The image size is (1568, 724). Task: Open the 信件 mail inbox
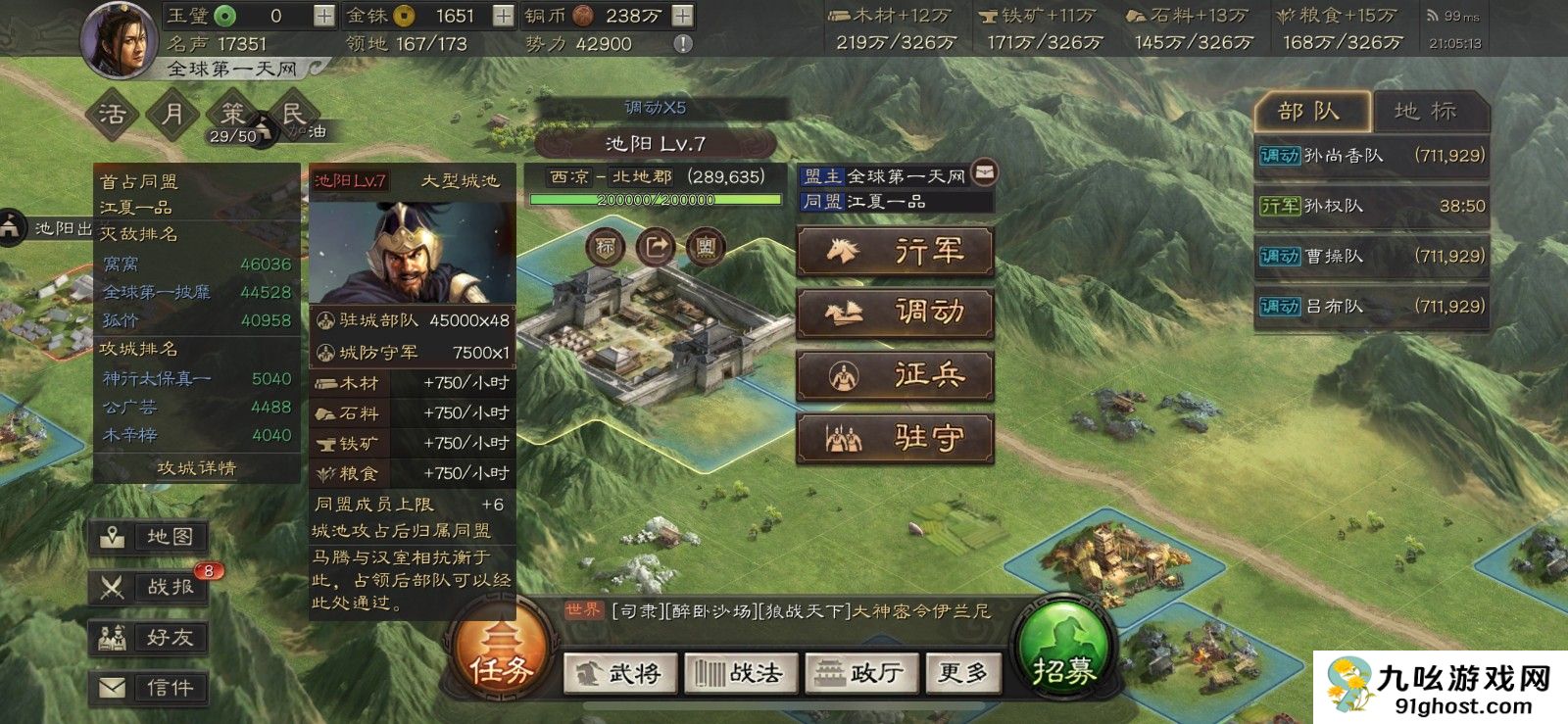pyautogui.click(x=149, y=688)
